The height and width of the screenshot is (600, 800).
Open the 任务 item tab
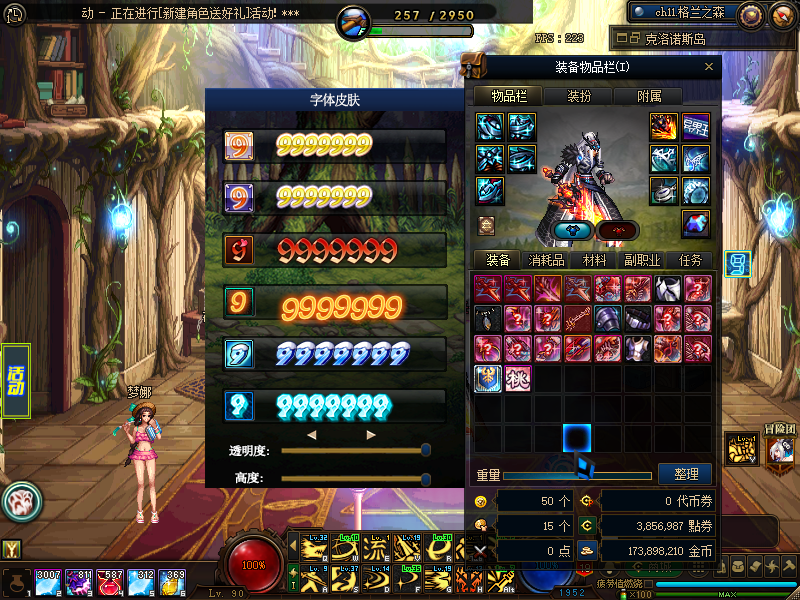click(691, 260)
